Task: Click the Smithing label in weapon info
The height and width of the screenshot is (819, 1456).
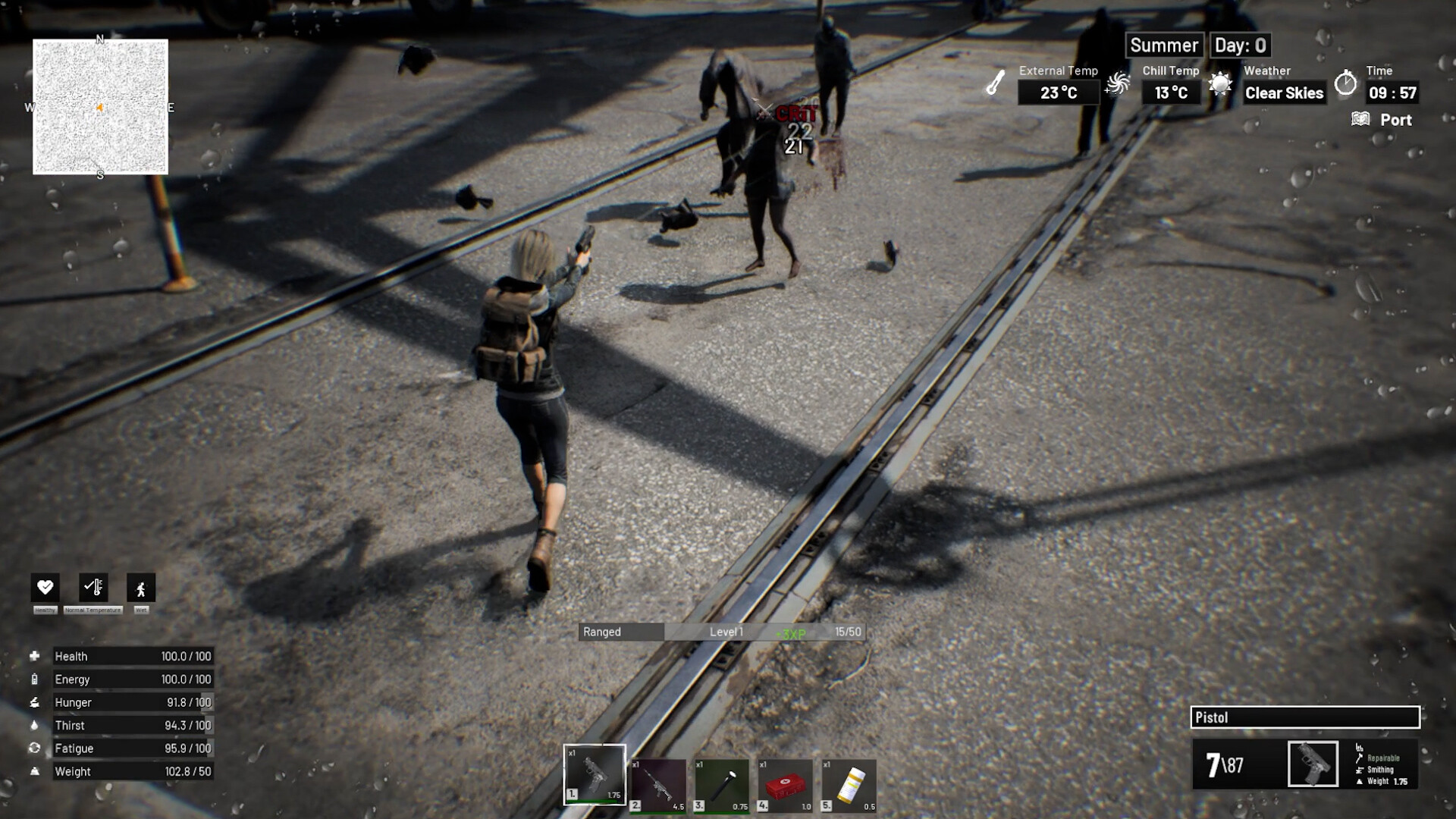Action: click(1382, 770)
